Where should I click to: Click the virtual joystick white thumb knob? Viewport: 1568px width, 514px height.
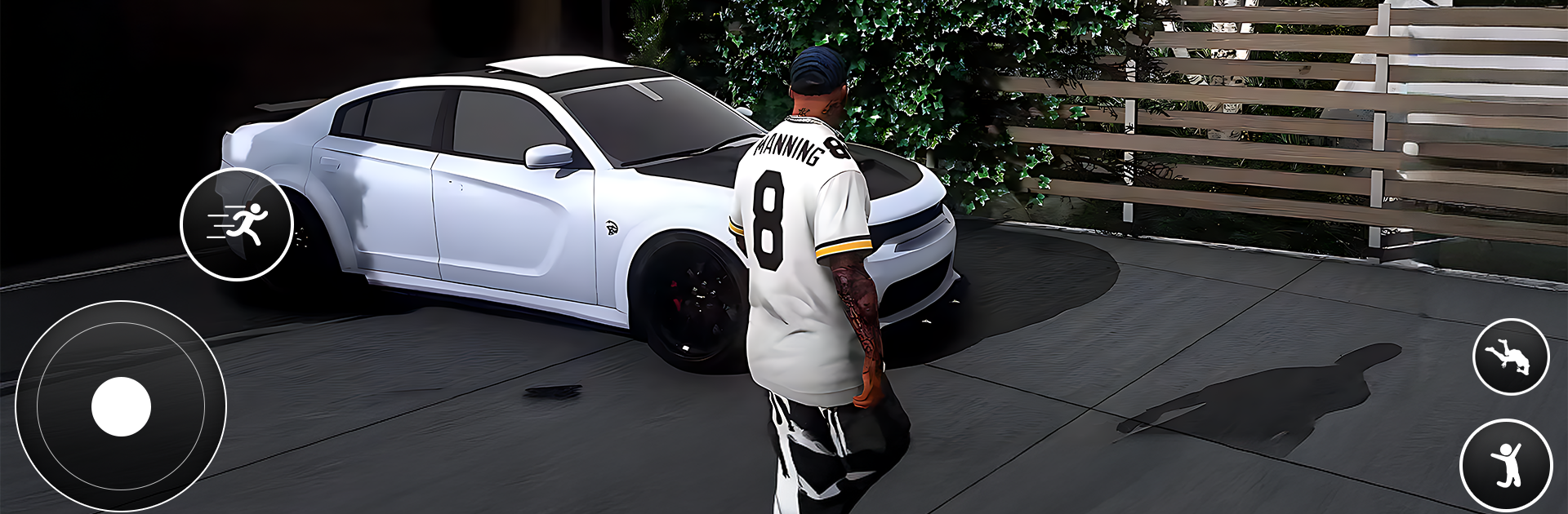pyautogui.click(x=121, y=406)
